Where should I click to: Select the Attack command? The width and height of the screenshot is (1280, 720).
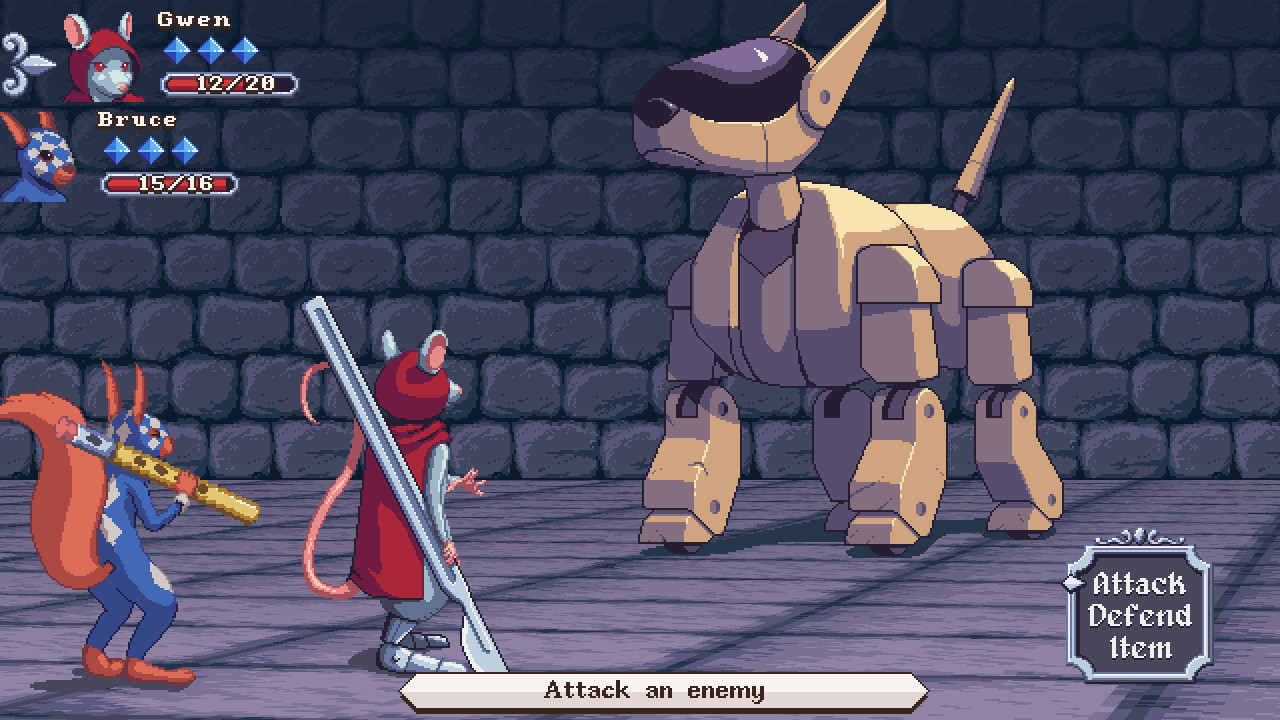pos(1139,584)
